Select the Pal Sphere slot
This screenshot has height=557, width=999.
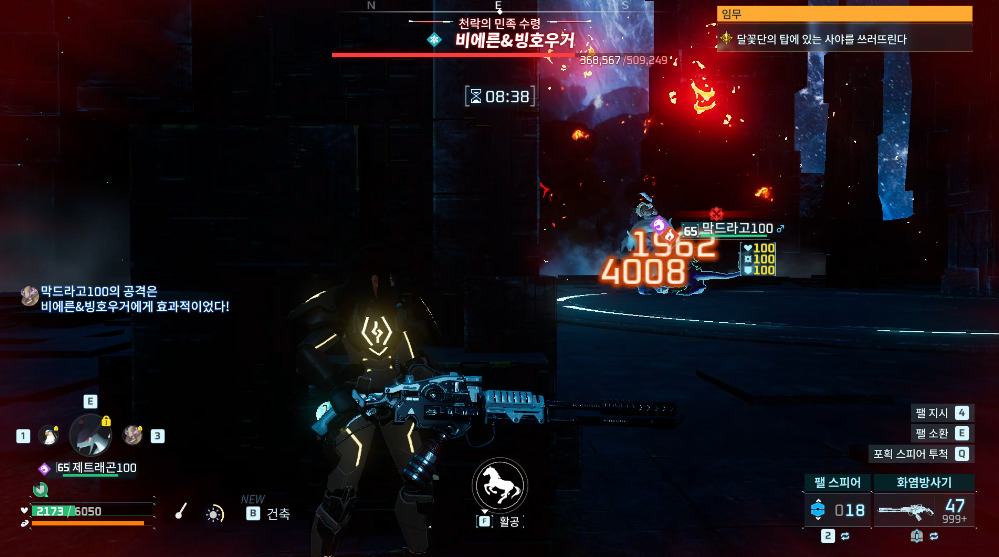pos(836,510)
